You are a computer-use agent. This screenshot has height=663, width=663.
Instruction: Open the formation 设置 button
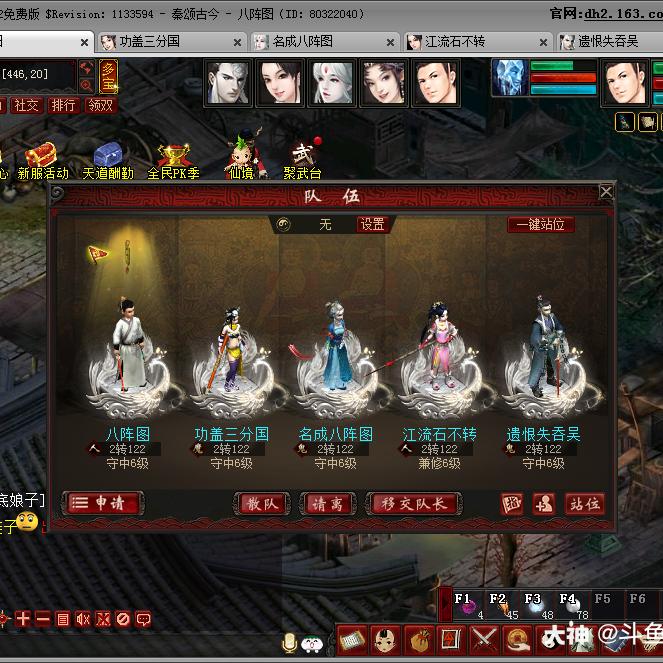[372, 225]
